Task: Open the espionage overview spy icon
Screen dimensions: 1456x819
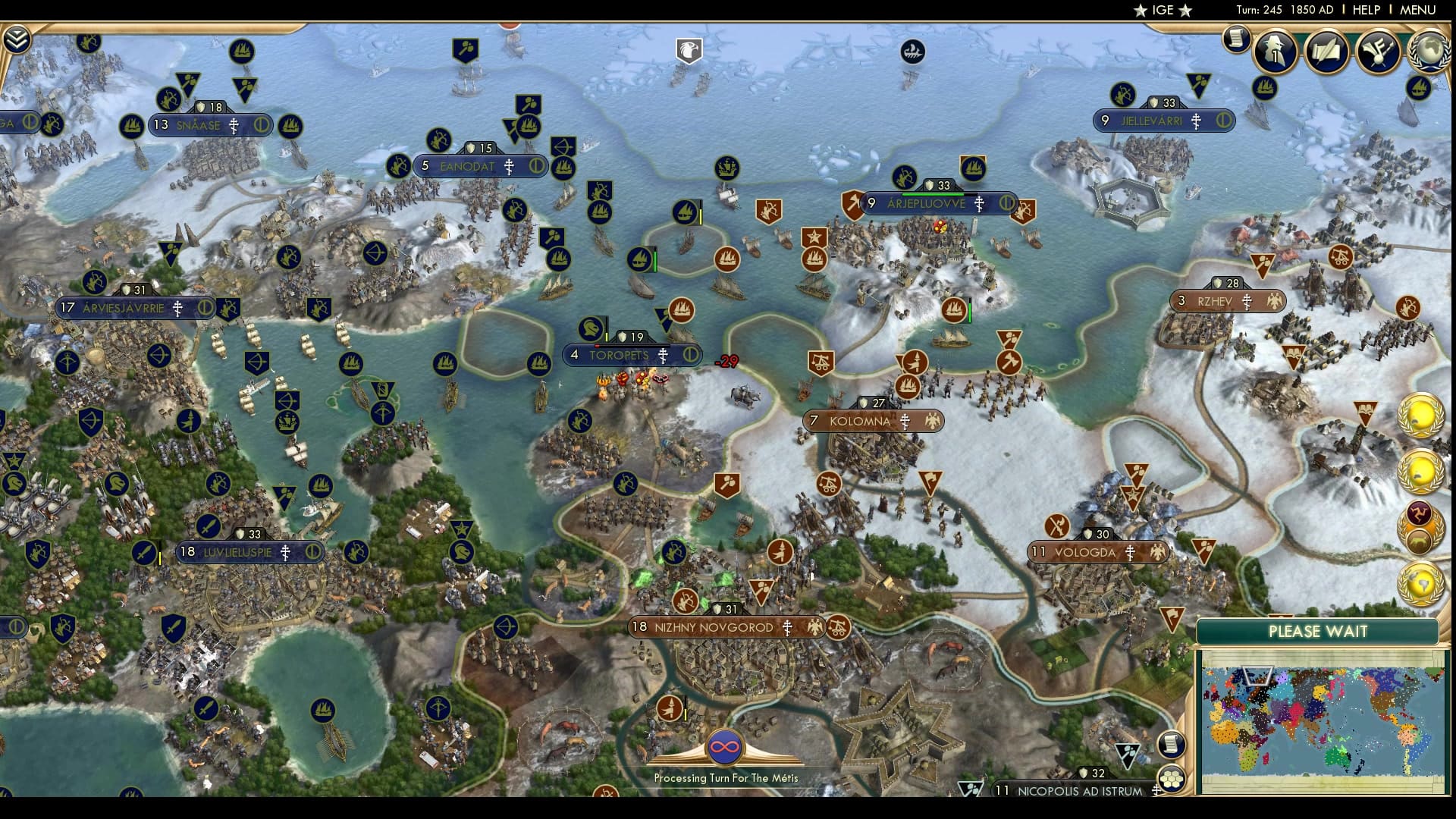Action: click(x=1276, y=50)
